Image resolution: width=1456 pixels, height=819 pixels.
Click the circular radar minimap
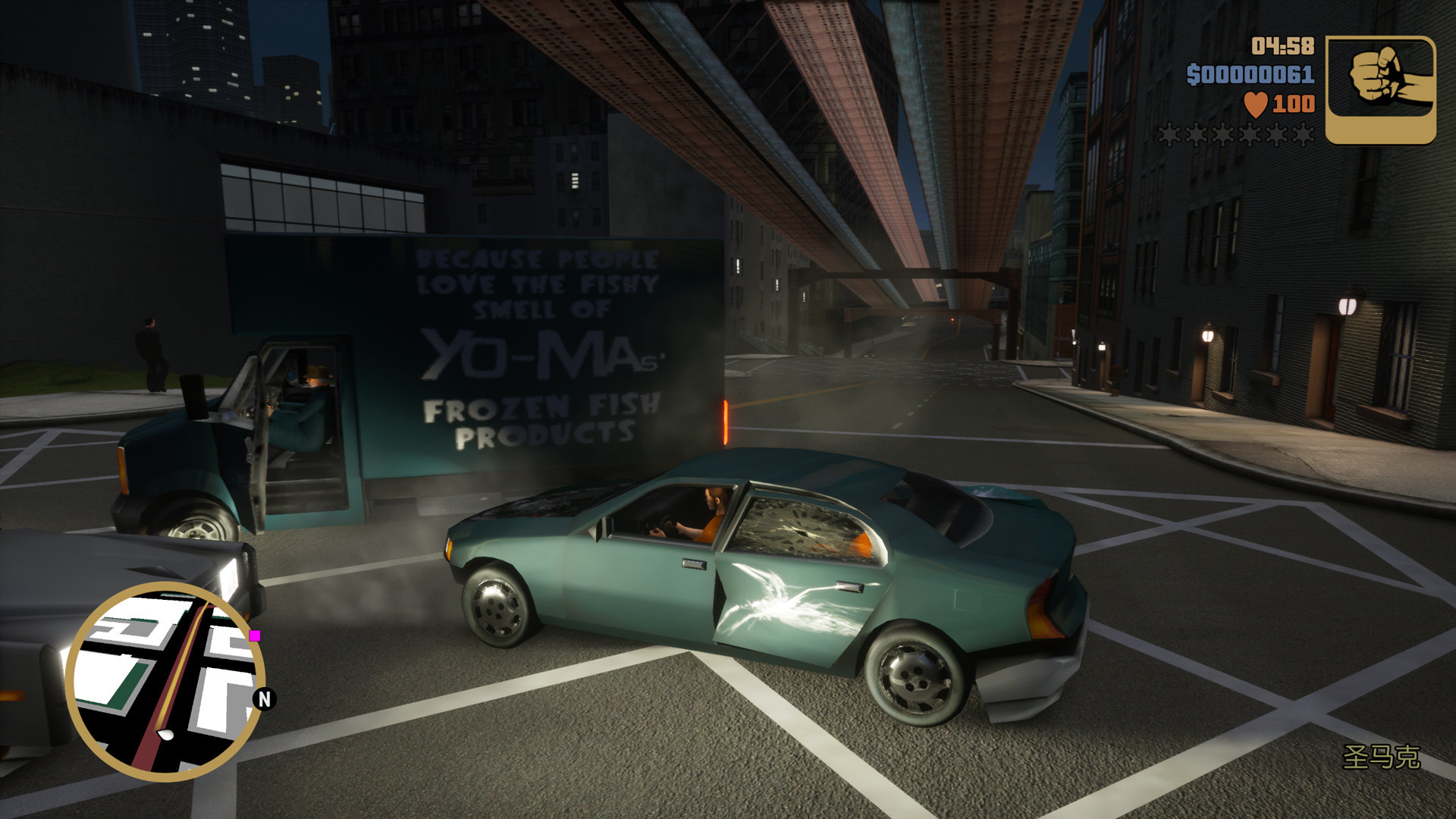pos(164,681)
